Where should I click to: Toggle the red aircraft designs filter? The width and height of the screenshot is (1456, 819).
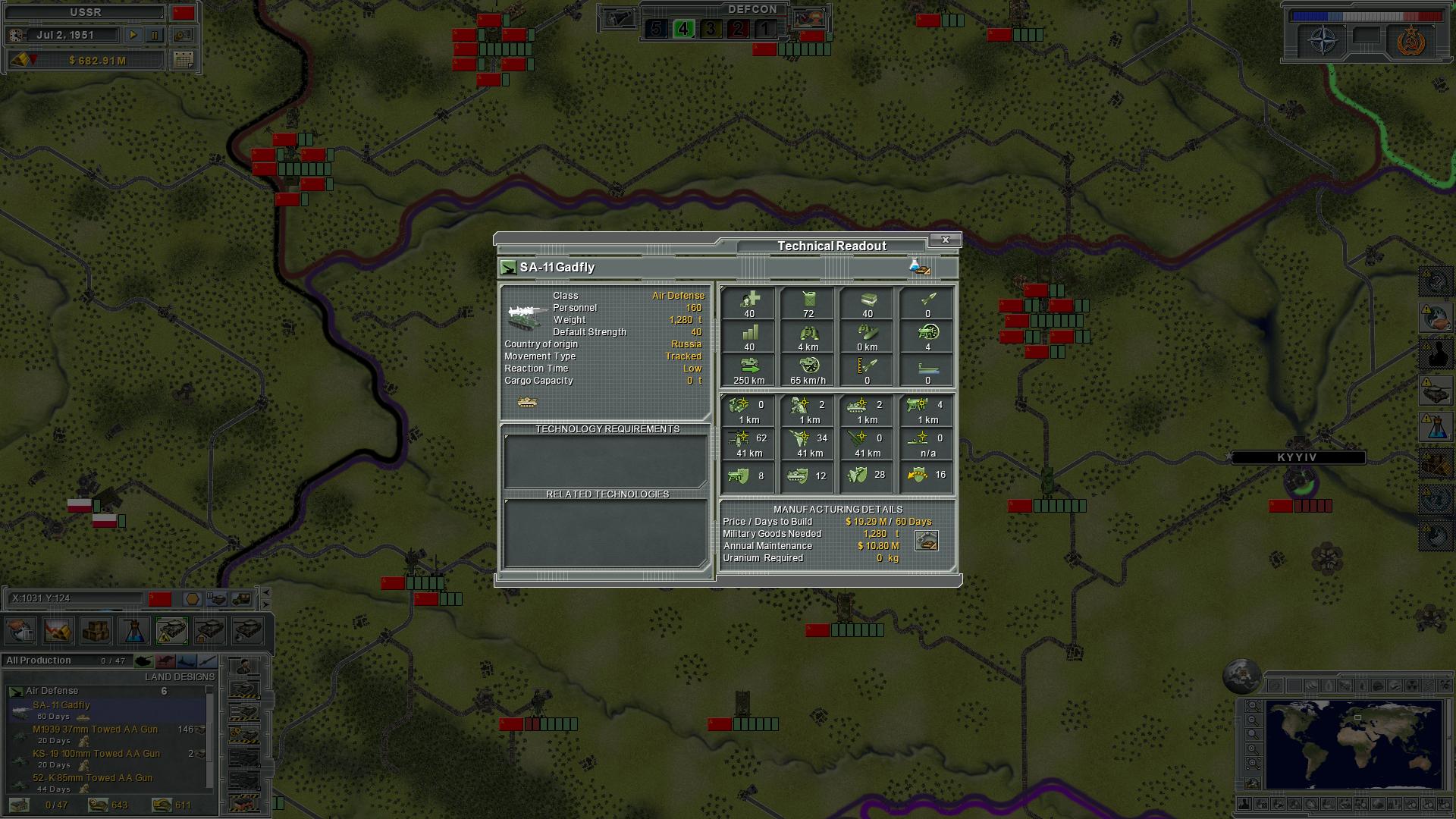coord(166,661)
